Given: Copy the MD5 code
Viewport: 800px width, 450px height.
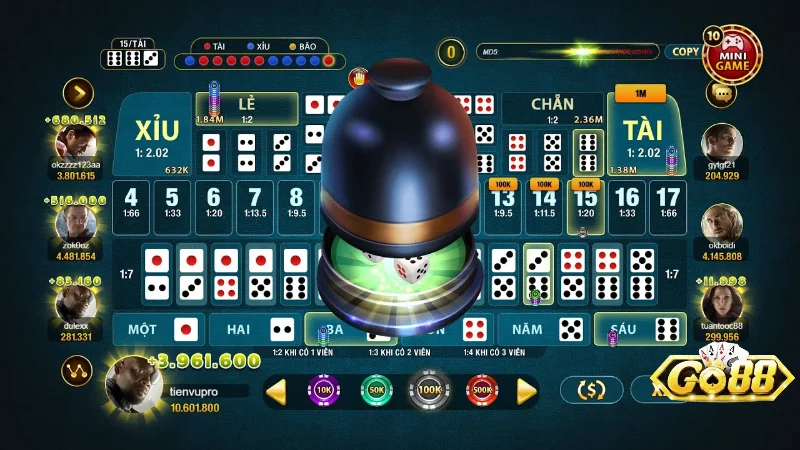Looking at the screenshot, I should [685, 51].
